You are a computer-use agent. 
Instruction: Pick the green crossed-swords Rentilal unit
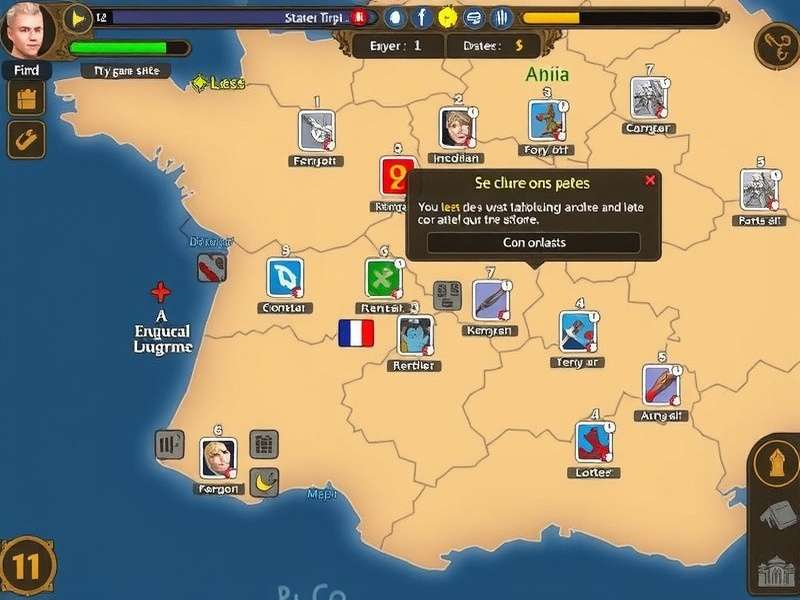tap(382, 278)
